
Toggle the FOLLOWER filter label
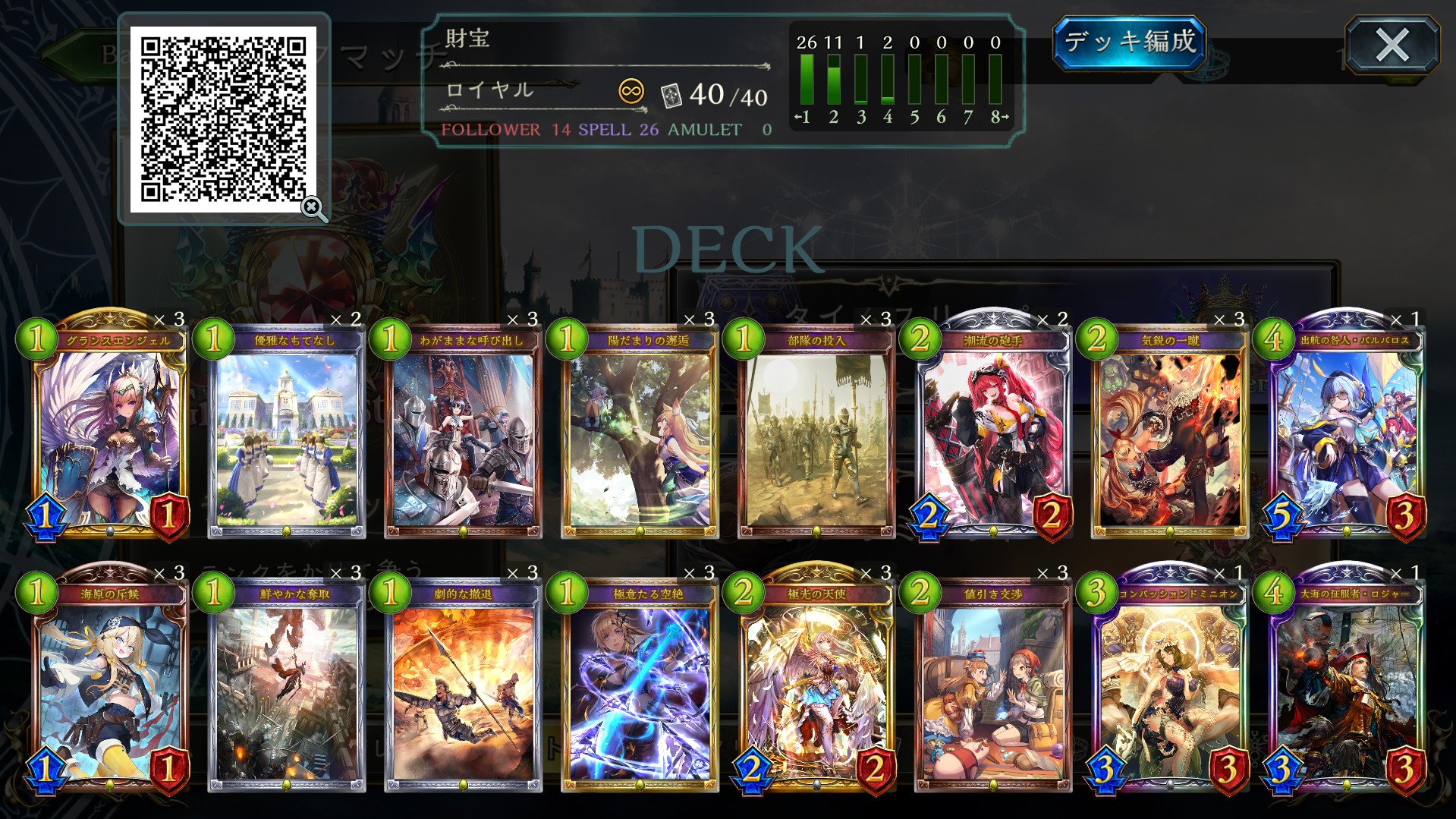tap(489, 130)
